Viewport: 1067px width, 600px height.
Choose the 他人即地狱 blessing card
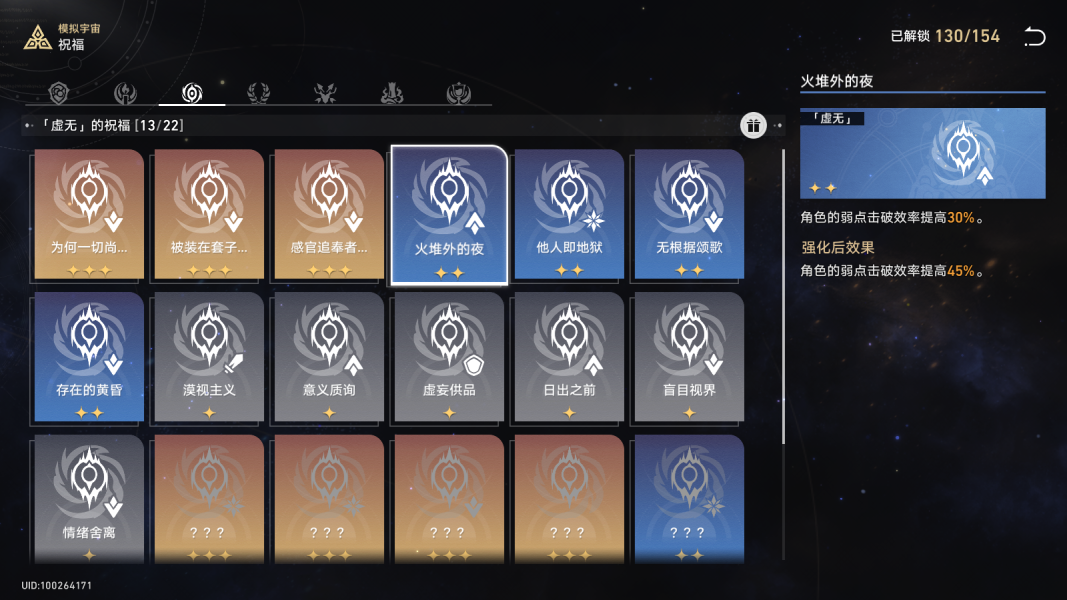569,215
